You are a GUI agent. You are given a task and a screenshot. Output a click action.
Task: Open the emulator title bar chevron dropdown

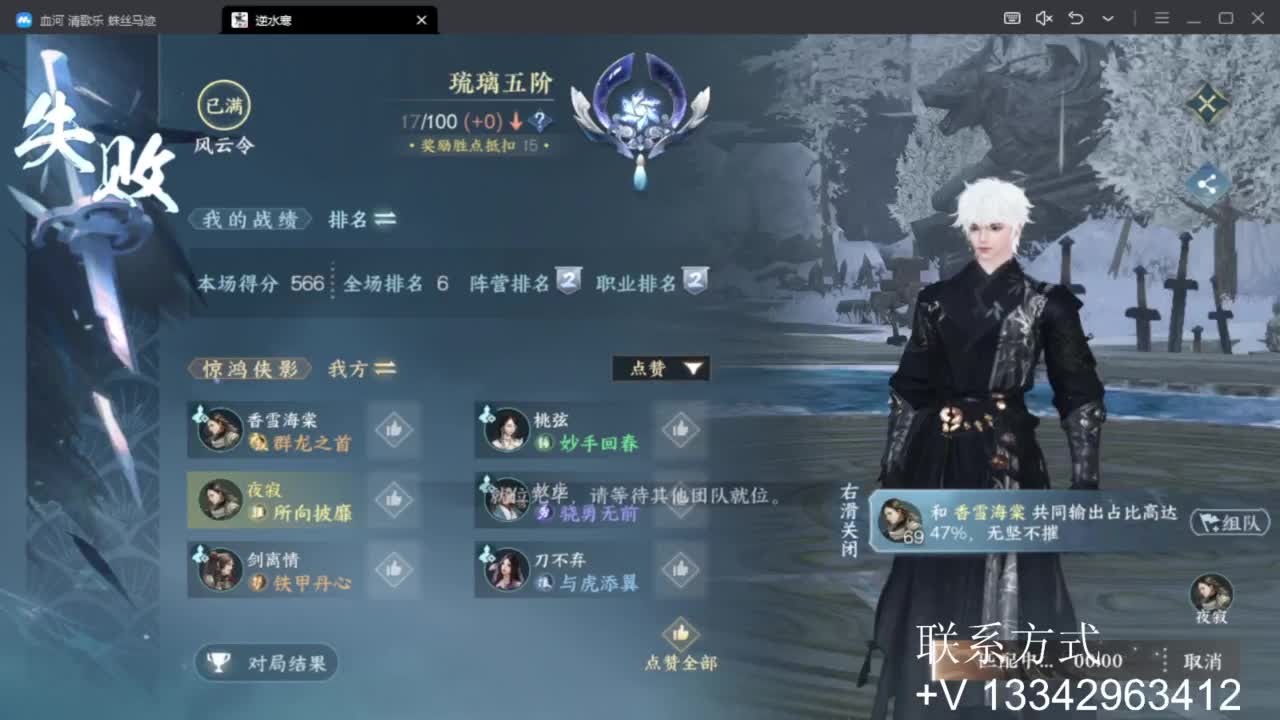click(x=1106, y=19)
